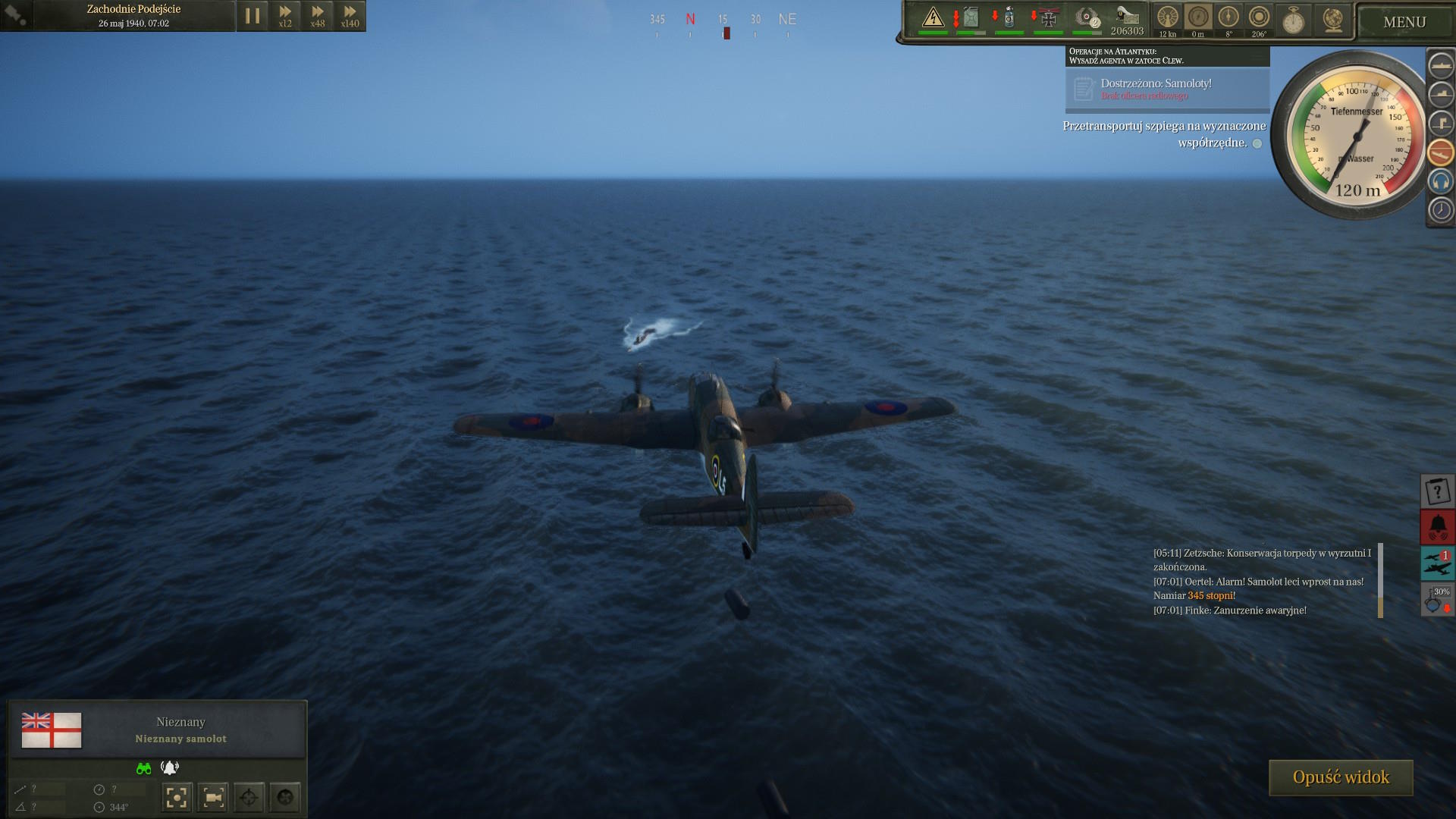Select the clock view button
The image size is (1456, 819).
pyautogui.click(x=1440, y=210)
